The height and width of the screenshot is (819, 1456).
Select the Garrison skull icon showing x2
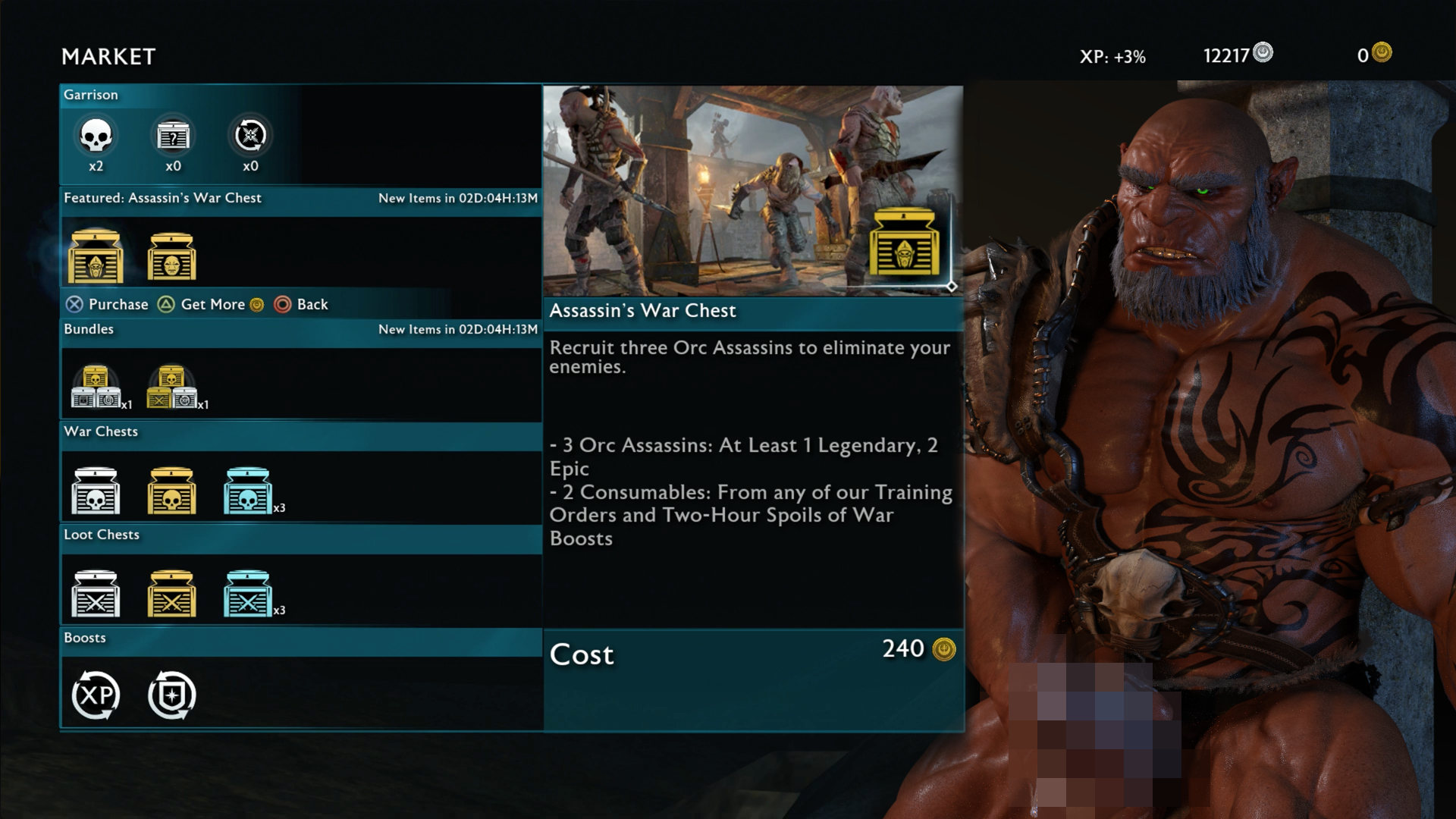[x=96, y=136]
